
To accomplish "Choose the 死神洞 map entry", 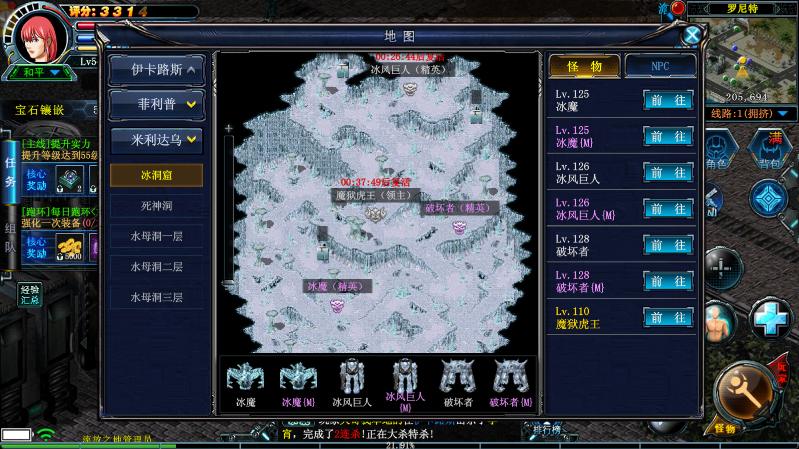I will click(155, 206).
